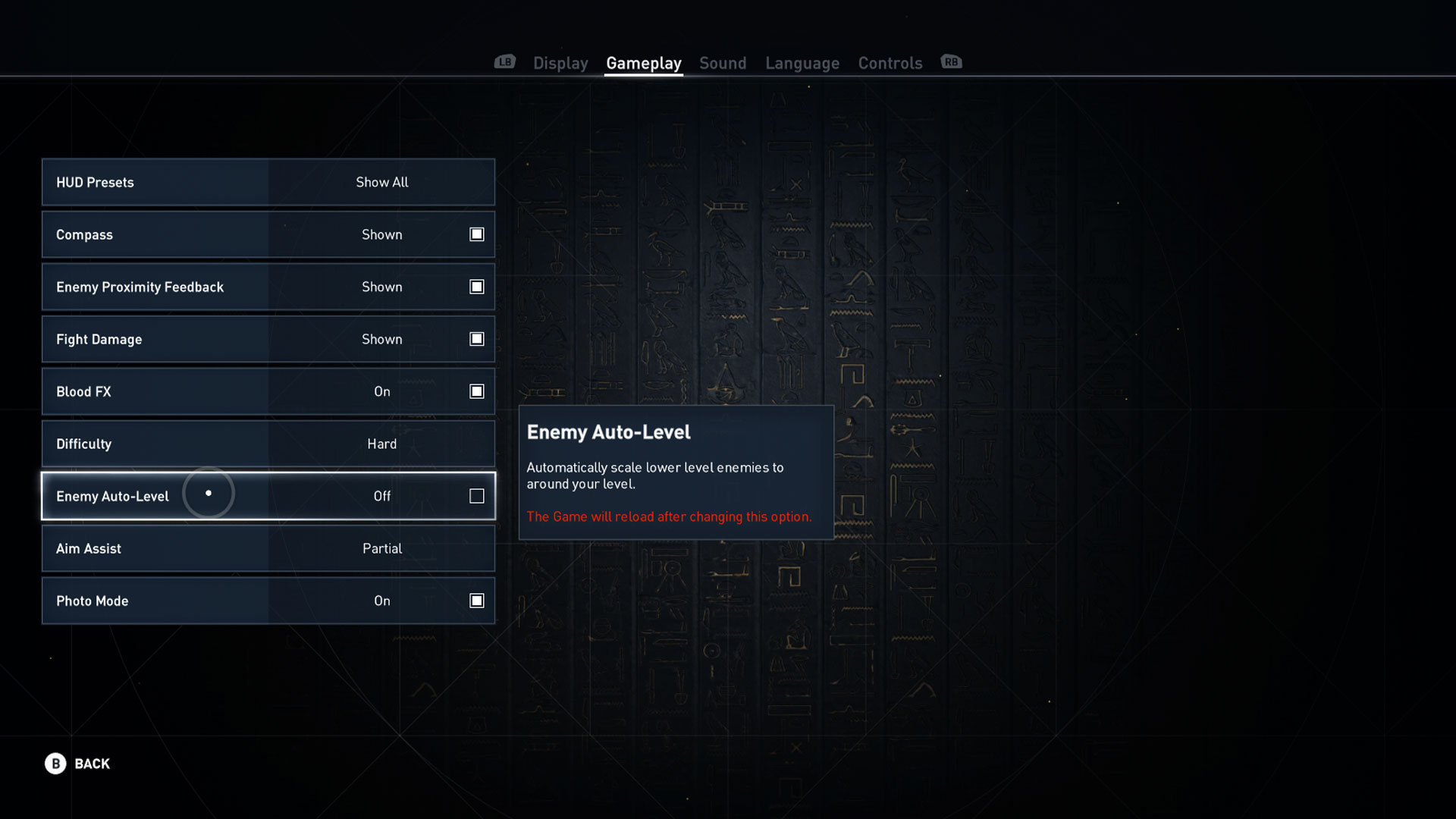Open the HUD Presets setting

tap(152, 182)
